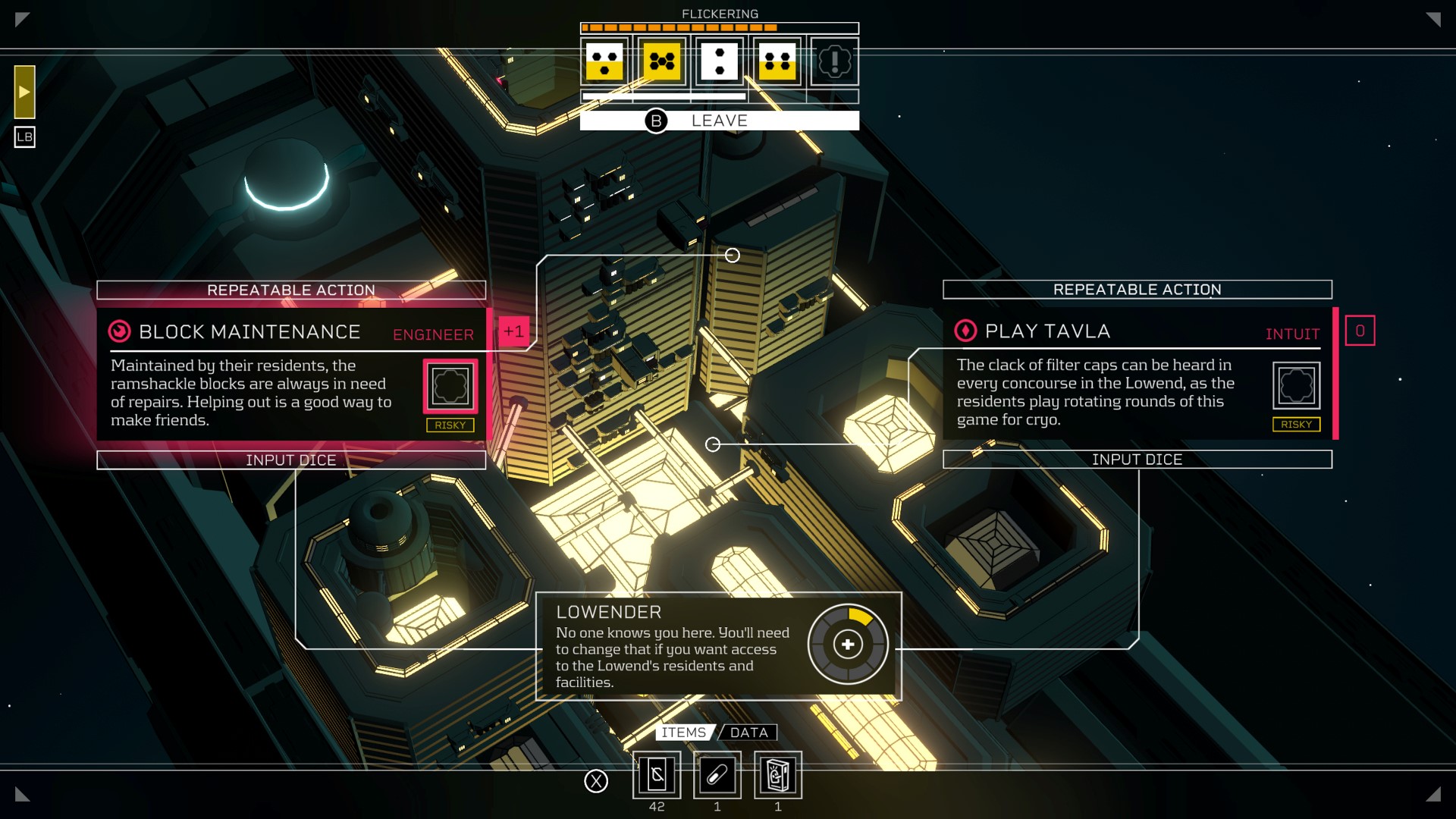Choose the white die showing two pips
The width and height of the screenshot is (1456, 819).
[719, 61]
